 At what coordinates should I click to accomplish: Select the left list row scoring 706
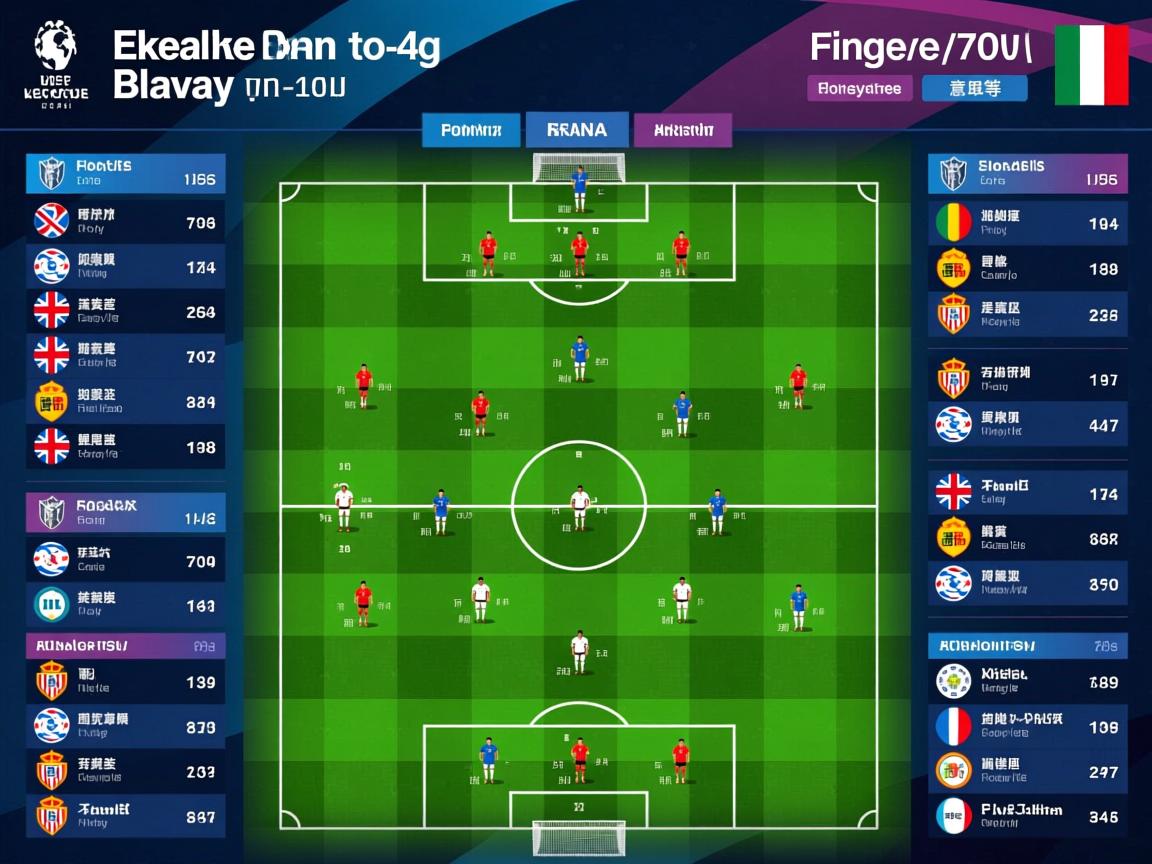pos(125,222)
